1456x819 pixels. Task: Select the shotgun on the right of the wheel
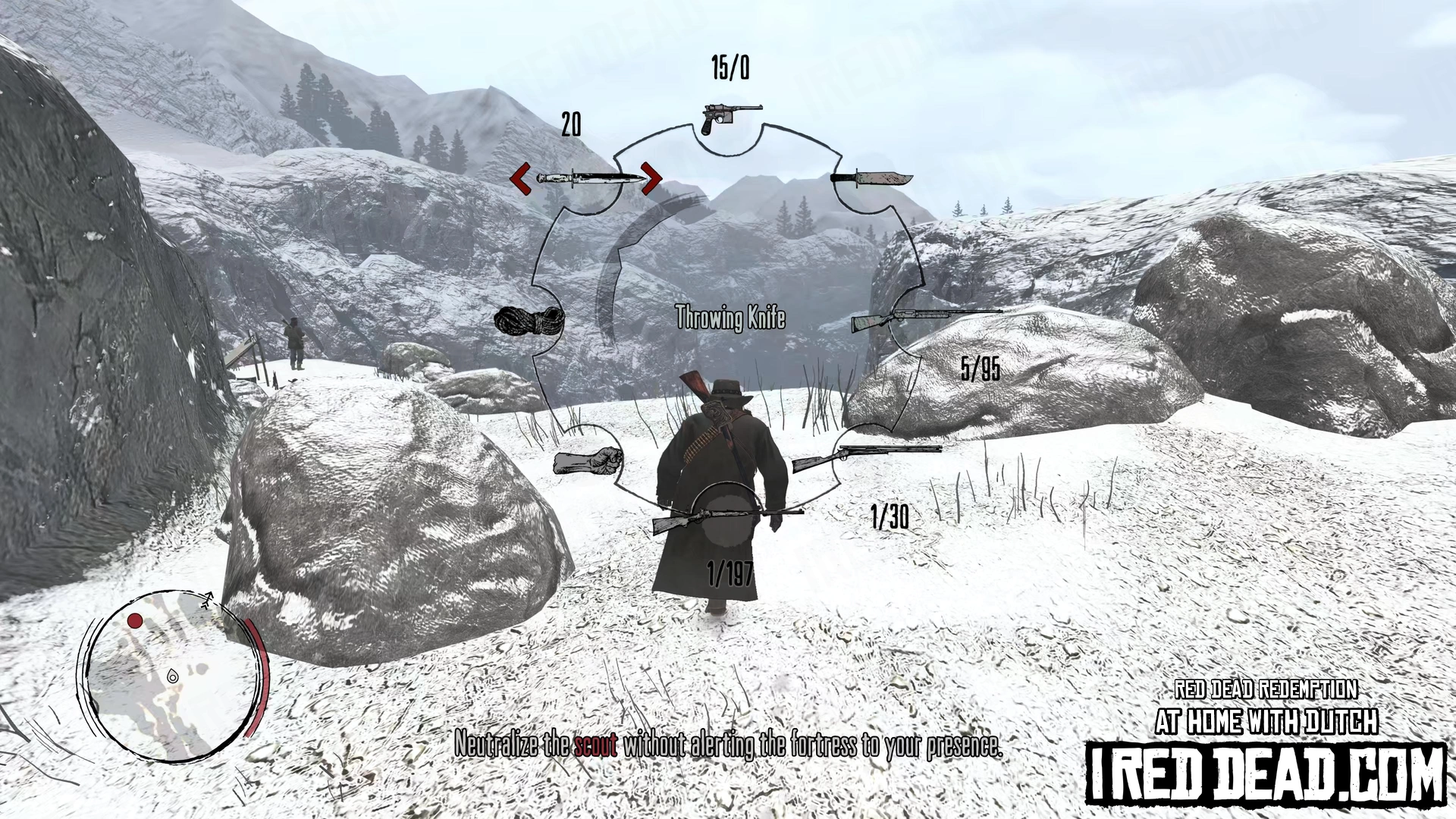[x=925, y=318]
